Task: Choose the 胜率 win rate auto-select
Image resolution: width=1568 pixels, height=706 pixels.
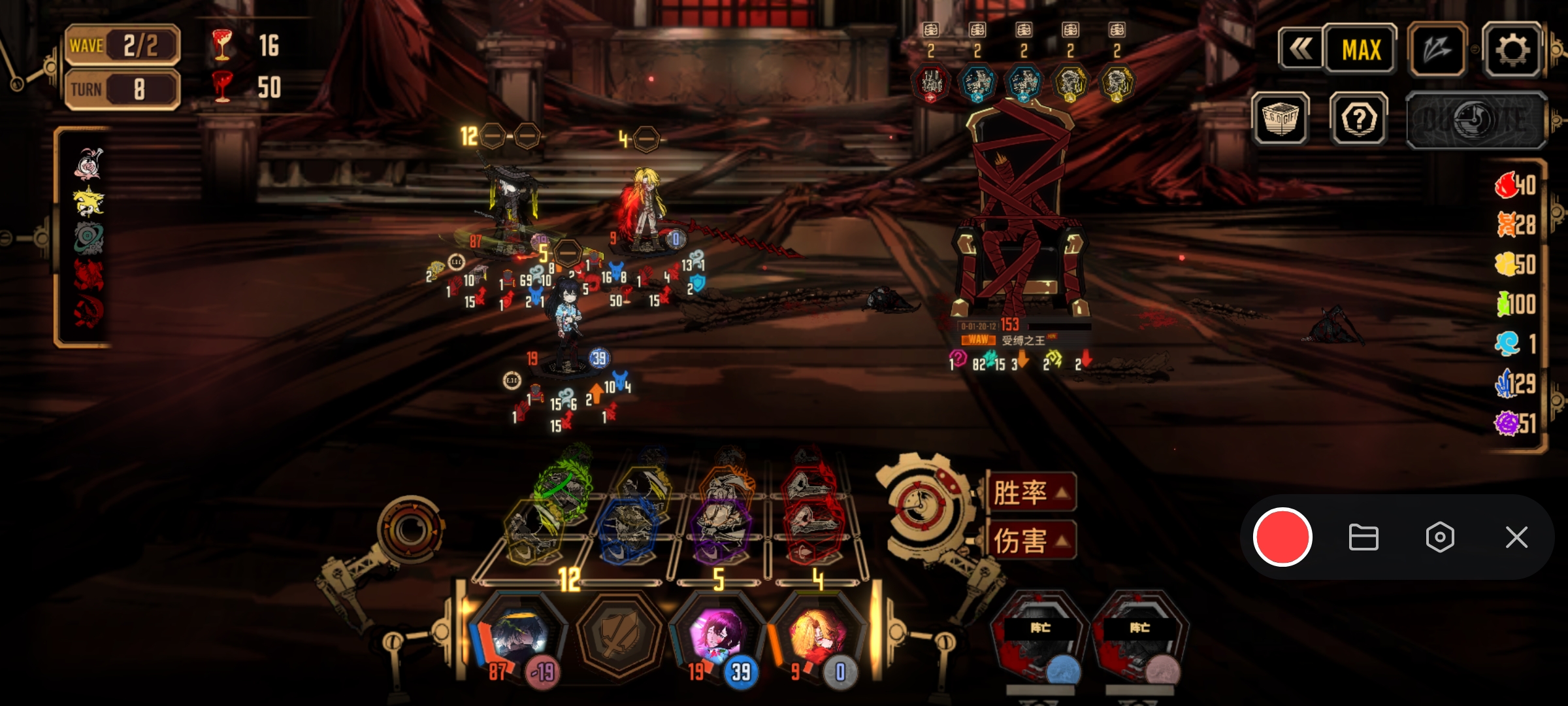Action: point(1031,492)
